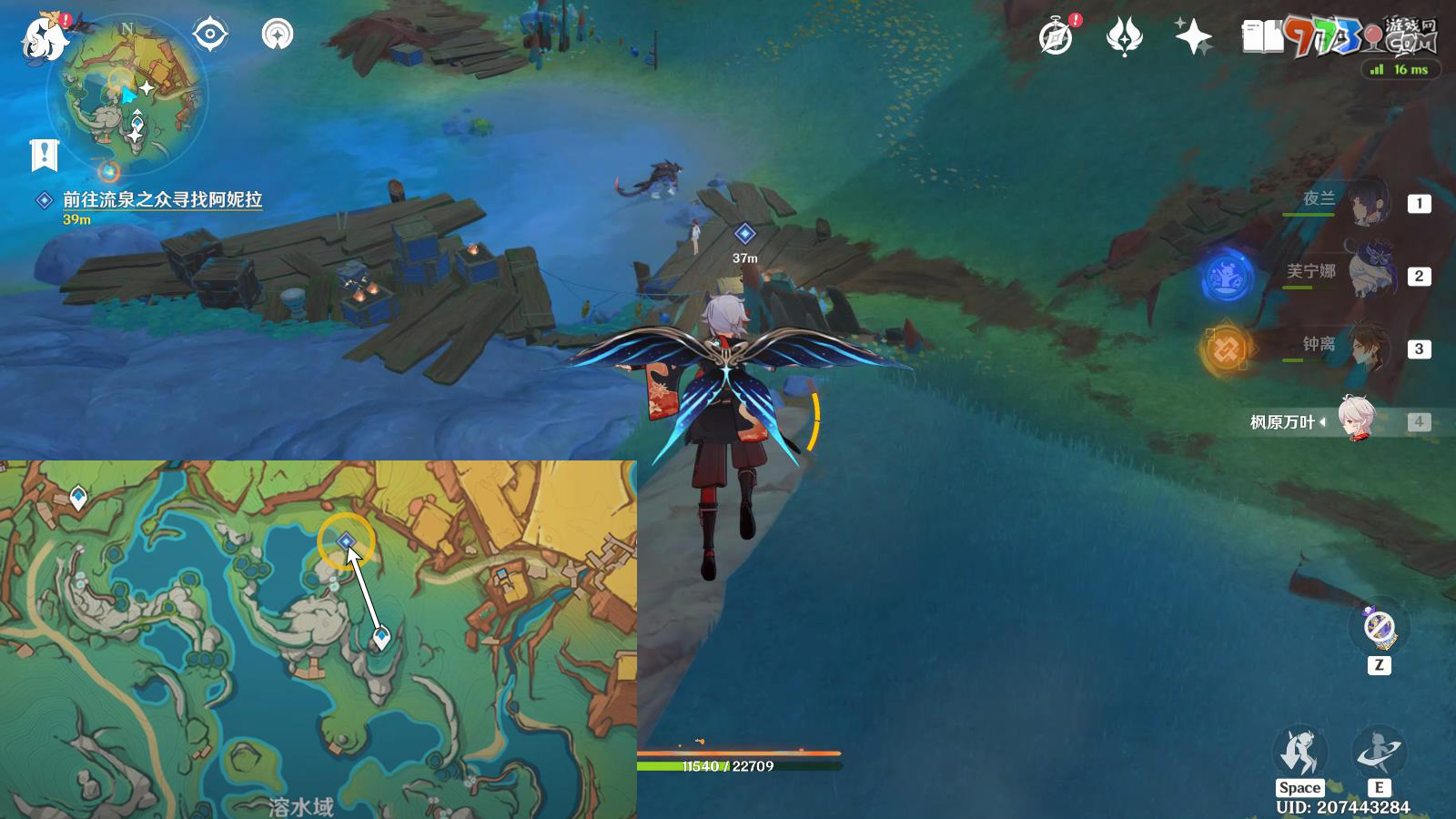Screen dimensions: 1456x819
Task: Activate the sprint action icon
Action: [x=1299, y=752]
